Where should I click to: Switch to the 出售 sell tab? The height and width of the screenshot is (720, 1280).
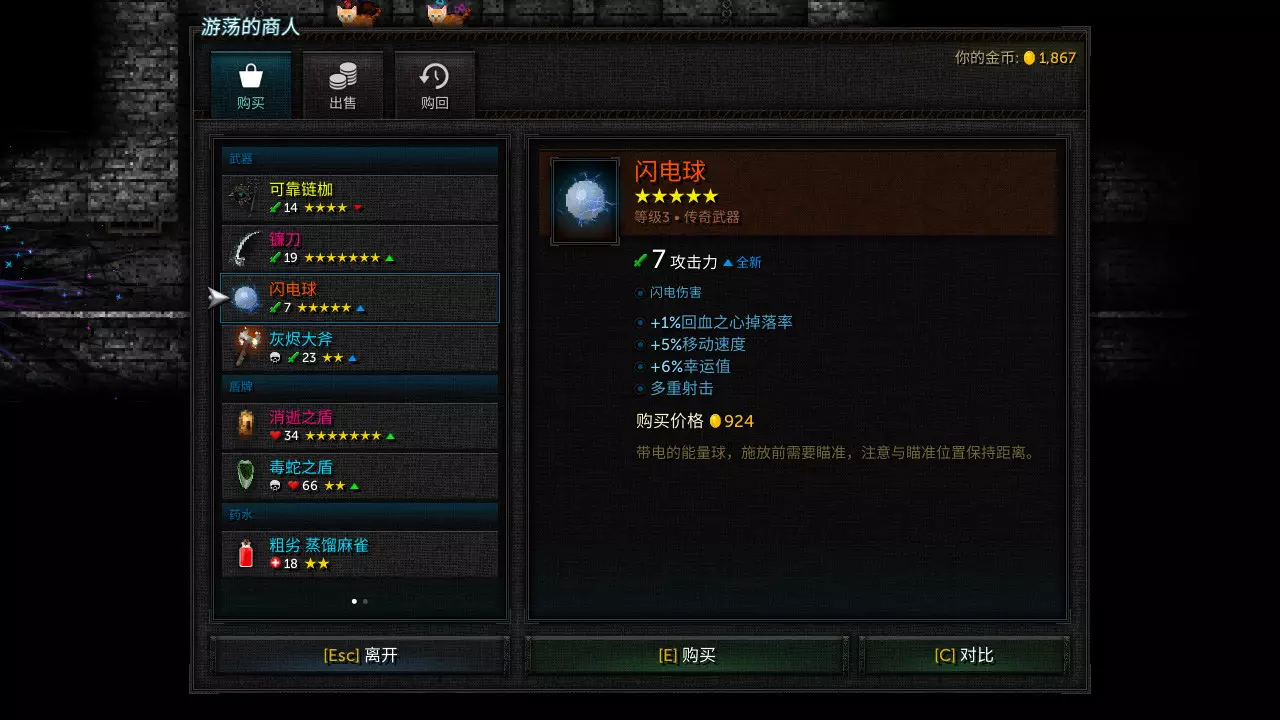click(x=342, y=84)
